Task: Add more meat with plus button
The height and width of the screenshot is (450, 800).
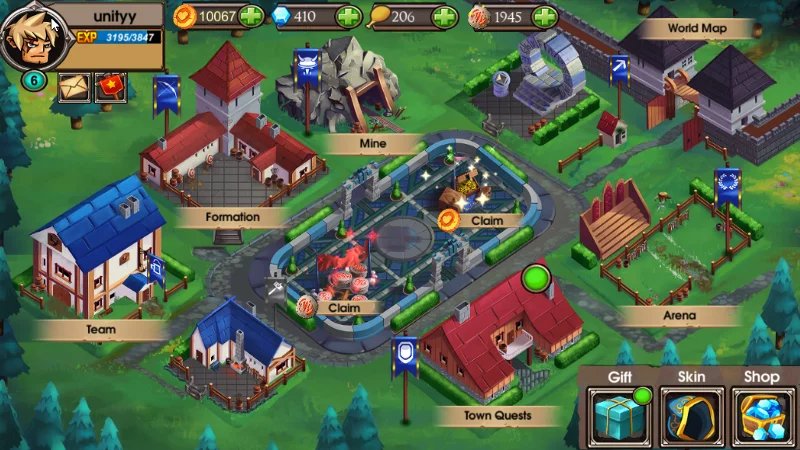Action: (x=545, y=17)
